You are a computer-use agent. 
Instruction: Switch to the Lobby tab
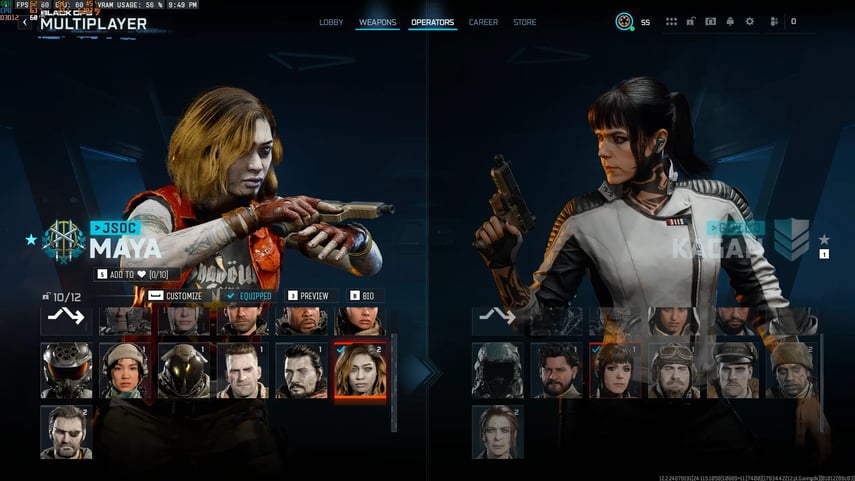tap(331, 22)
